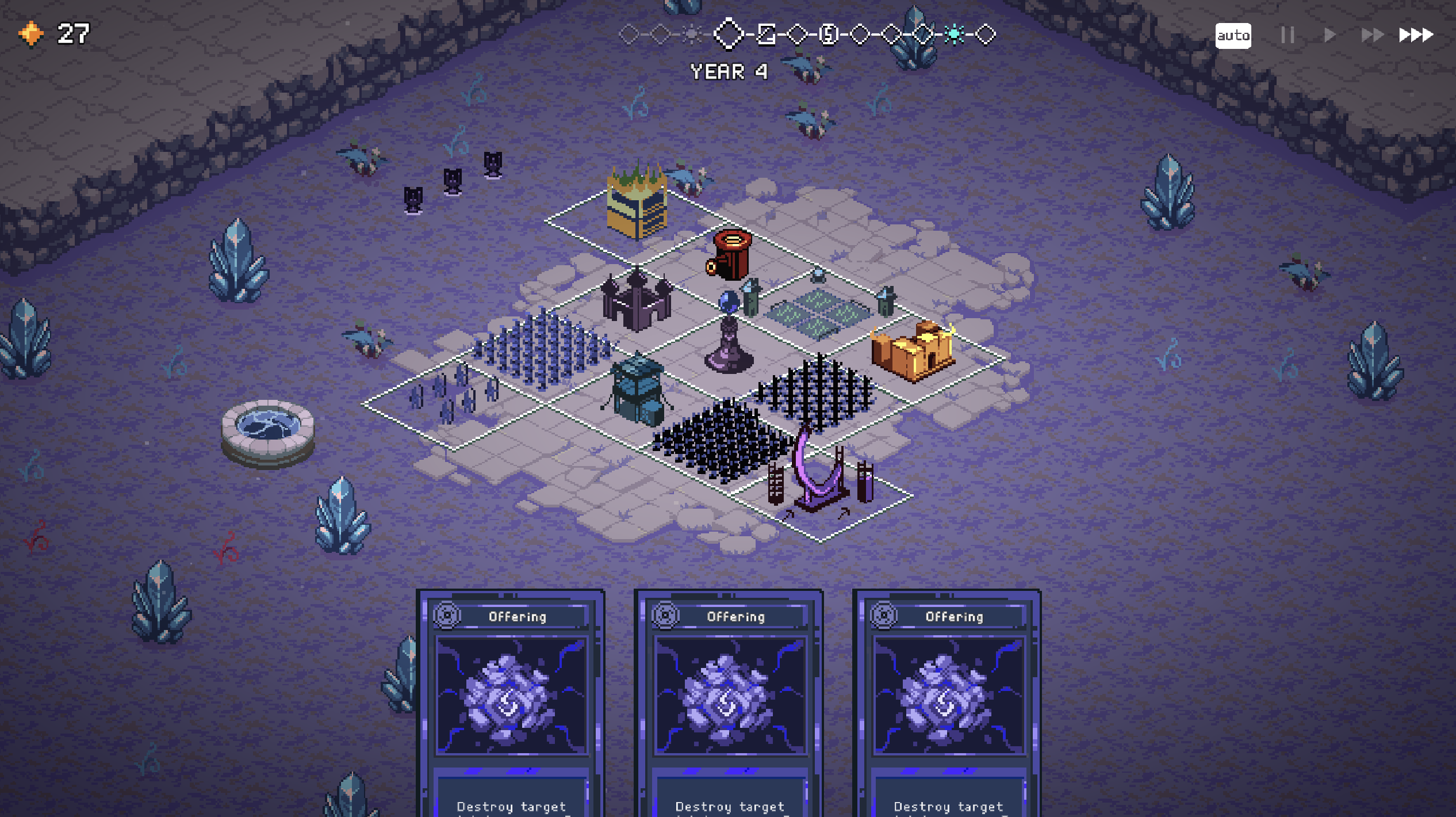
Task: Select the square slashed timeline marker
Action: (x=766, y=35)
